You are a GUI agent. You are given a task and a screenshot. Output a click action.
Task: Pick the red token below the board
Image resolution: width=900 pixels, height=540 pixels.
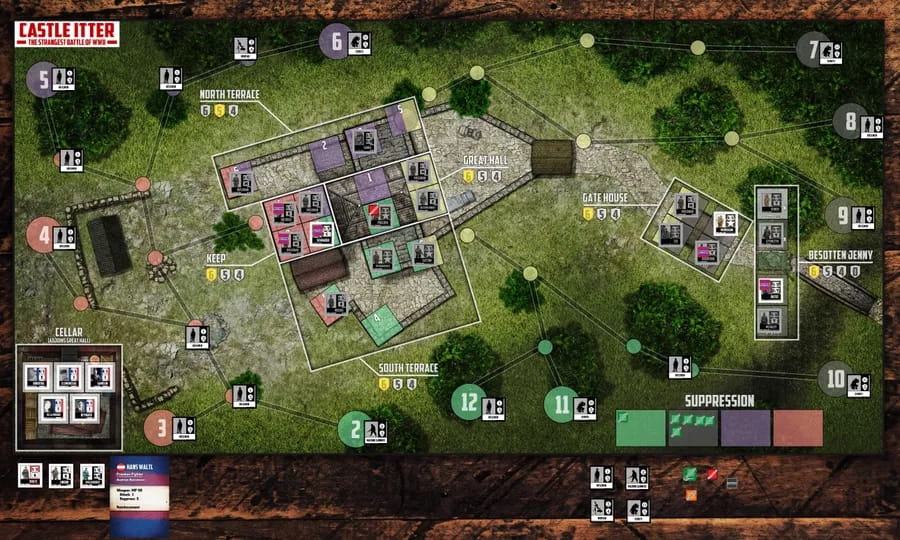(713, 472)
